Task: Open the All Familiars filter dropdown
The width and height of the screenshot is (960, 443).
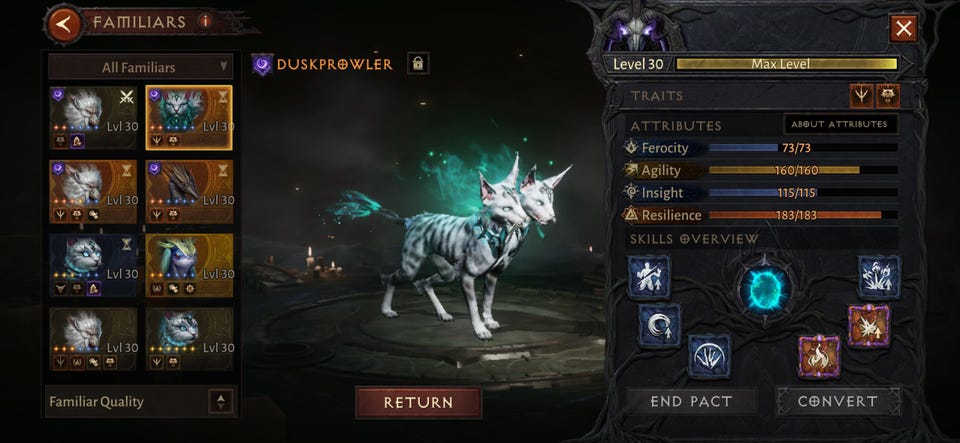Action: (x=140, y=67)
